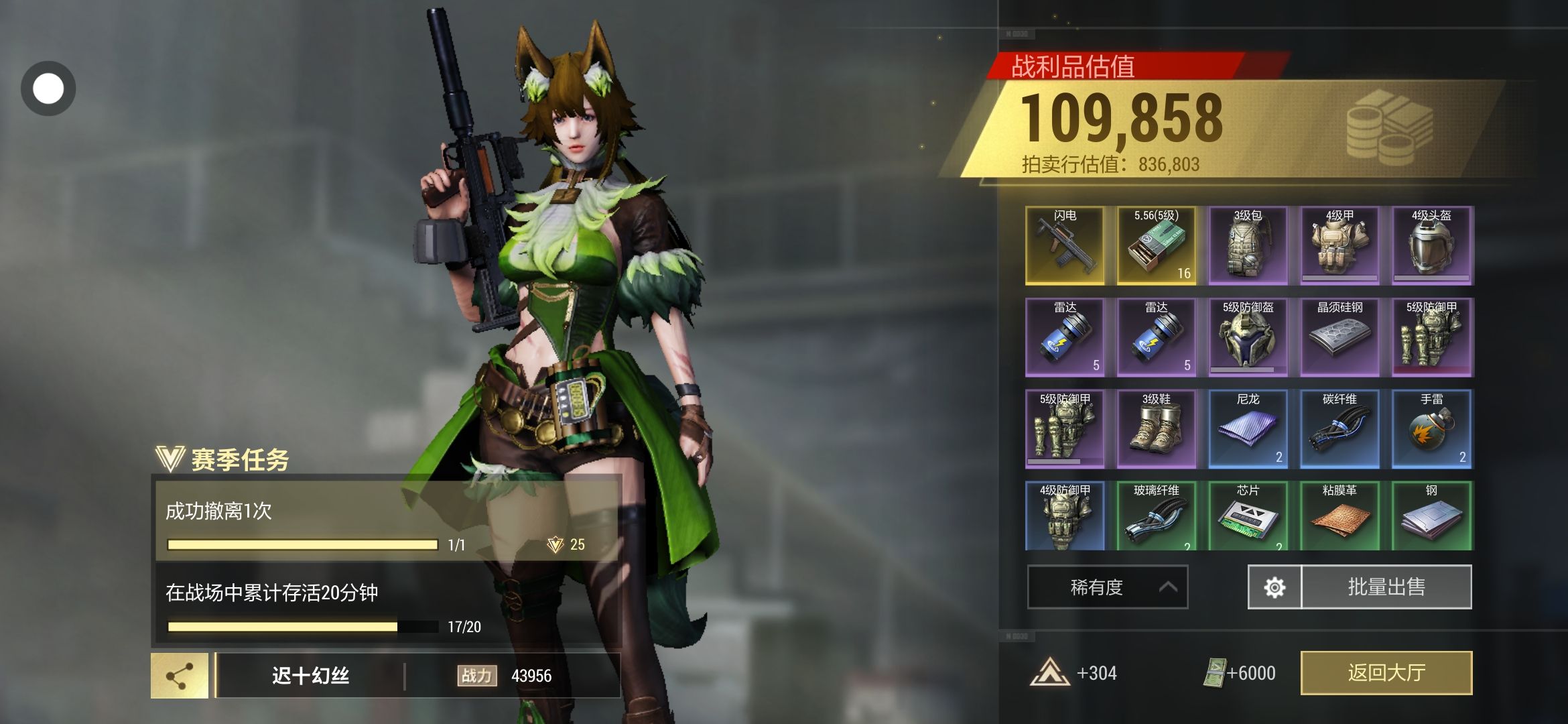
Task: Open bulk sell with 批量出售
Action: tap(1386, 587)
